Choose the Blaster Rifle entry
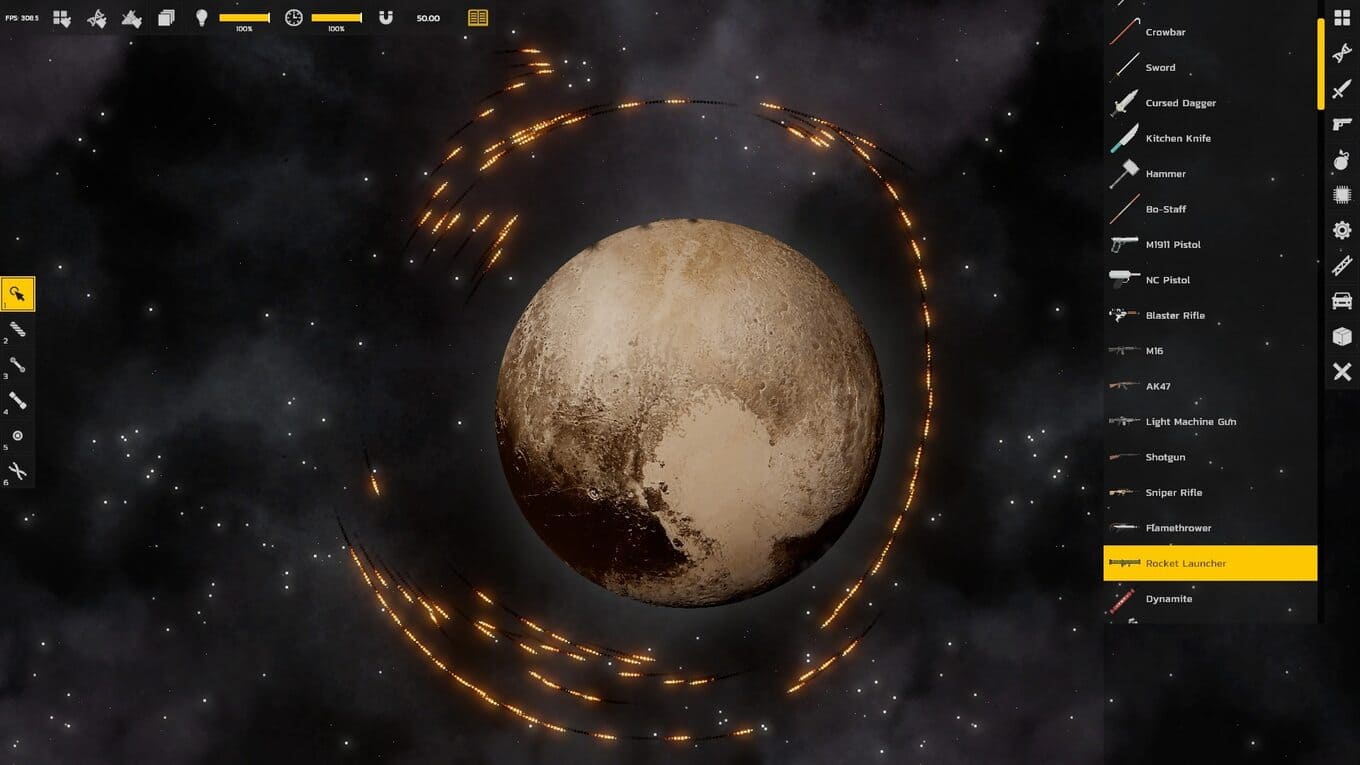Image resolution: width=1360 pixels, height=765 pixels. [1174, 316]
